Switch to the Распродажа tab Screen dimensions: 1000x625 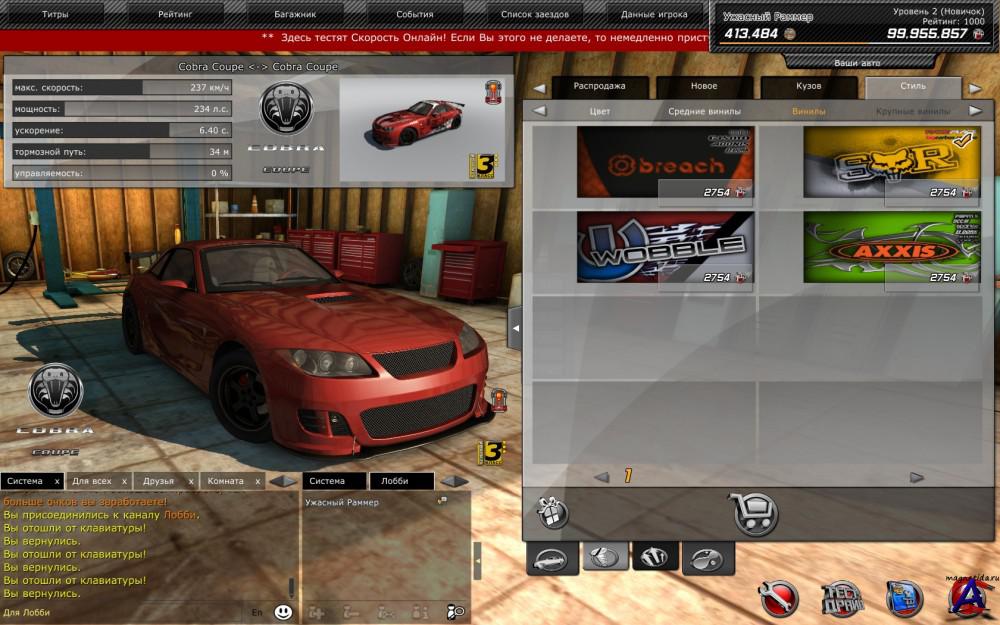point(600,87)
